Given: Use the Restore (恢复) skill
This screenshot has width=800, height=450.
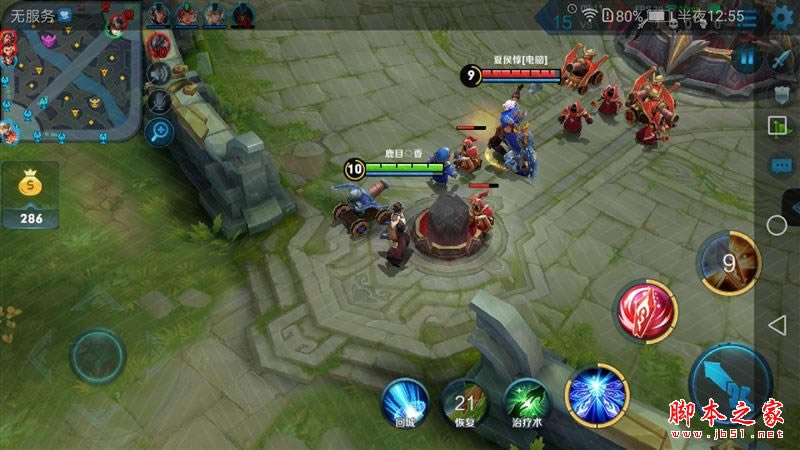Looking at the screenshot, I should coord(465,402).
